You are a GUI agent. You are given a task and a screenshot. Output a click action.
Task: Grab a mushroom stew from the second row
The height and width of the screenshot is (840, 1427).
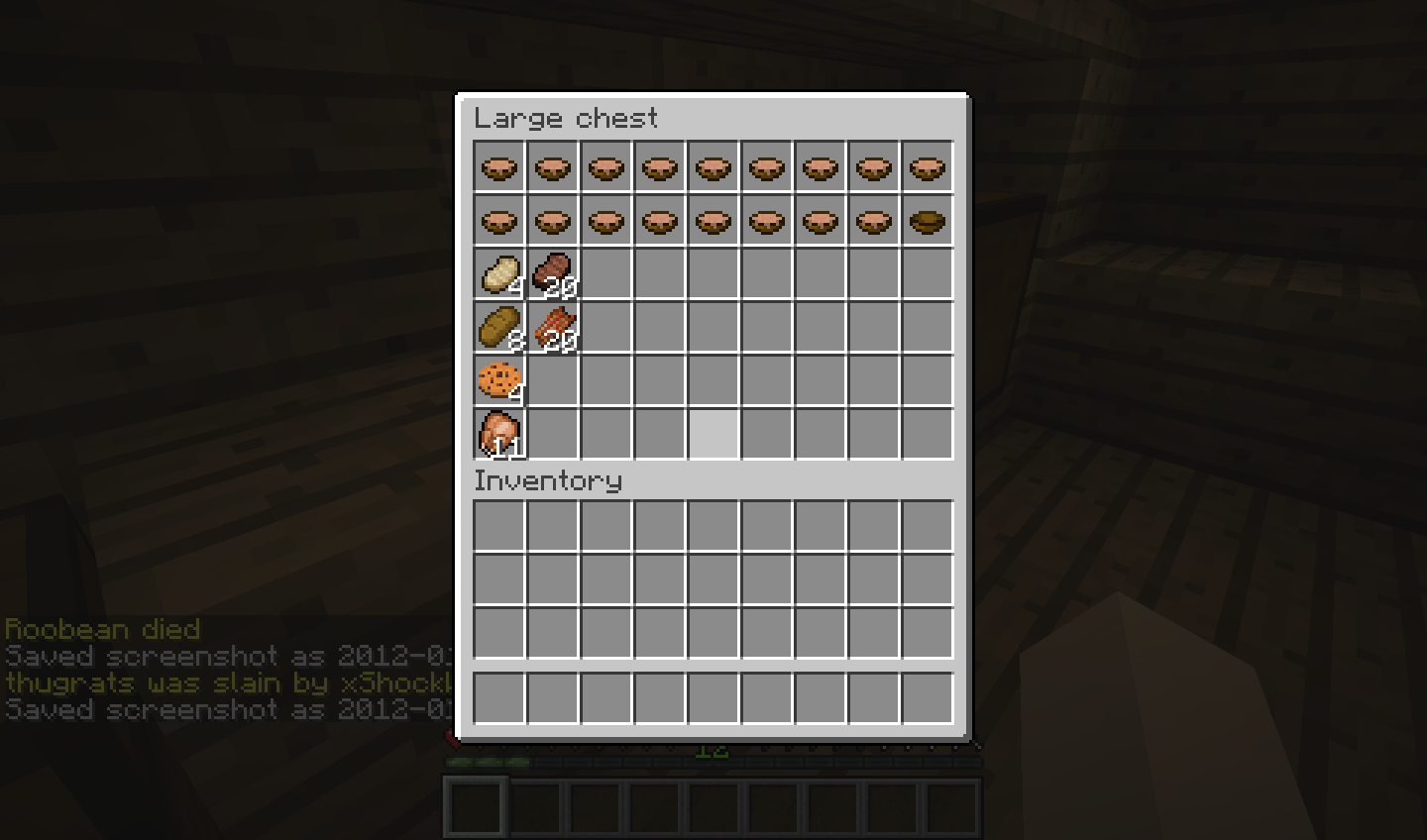pos(606,221)
